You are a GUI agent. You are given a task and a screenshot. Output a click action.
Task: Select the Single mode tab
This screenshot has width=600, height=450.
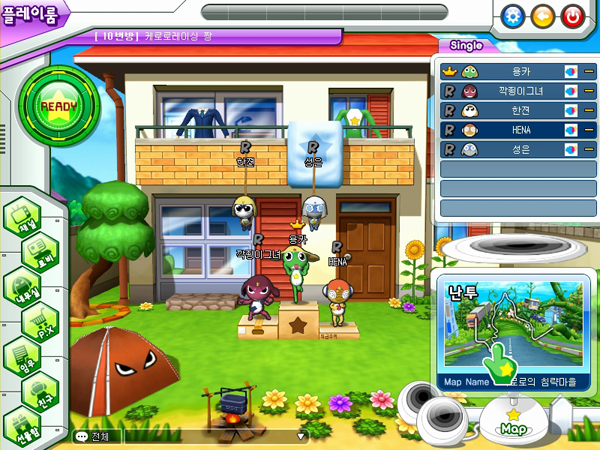pos(467,46)
